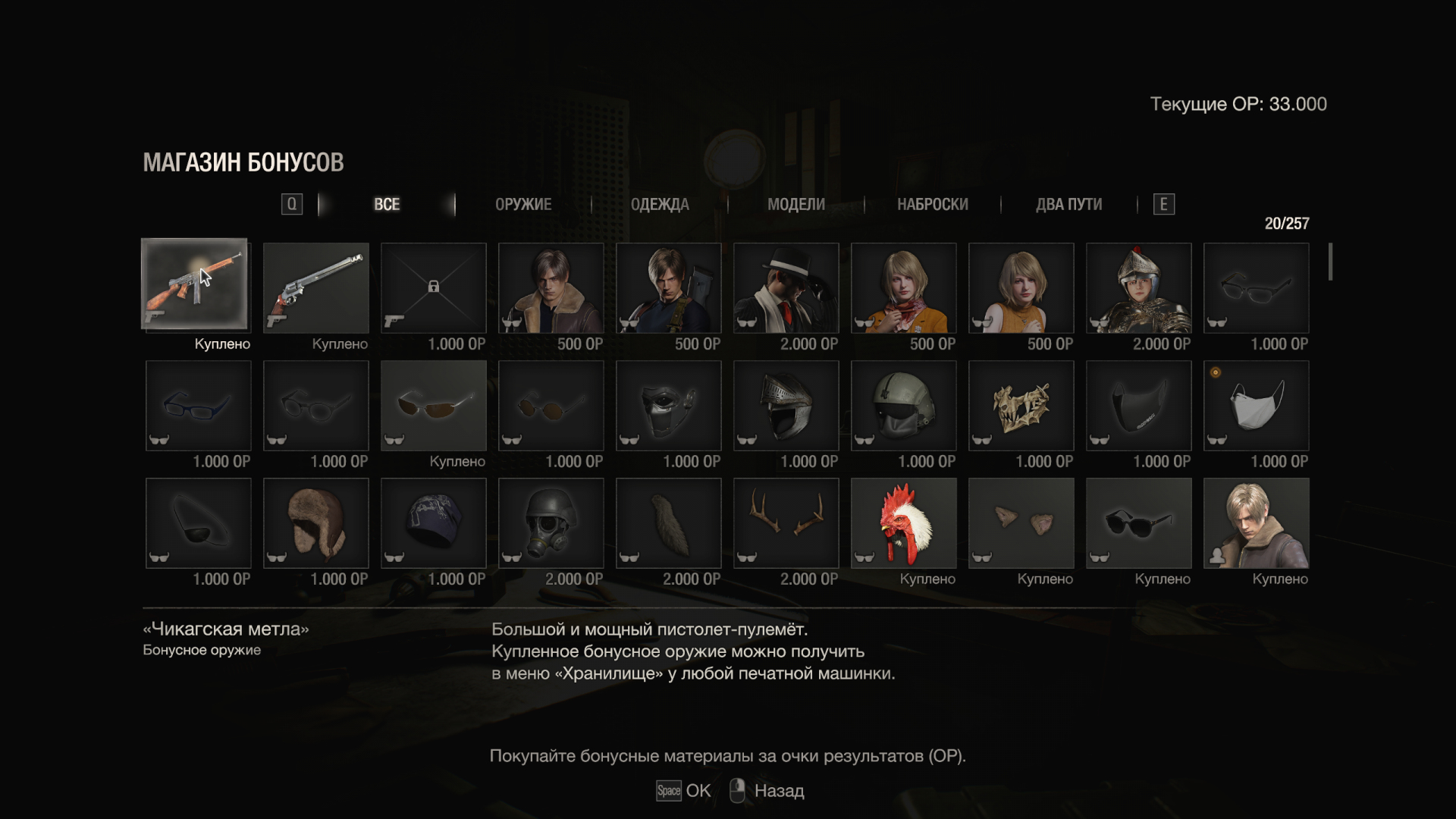
Task: Select the Chicago Sweeper submachine gun item
Action: [195, 284]
